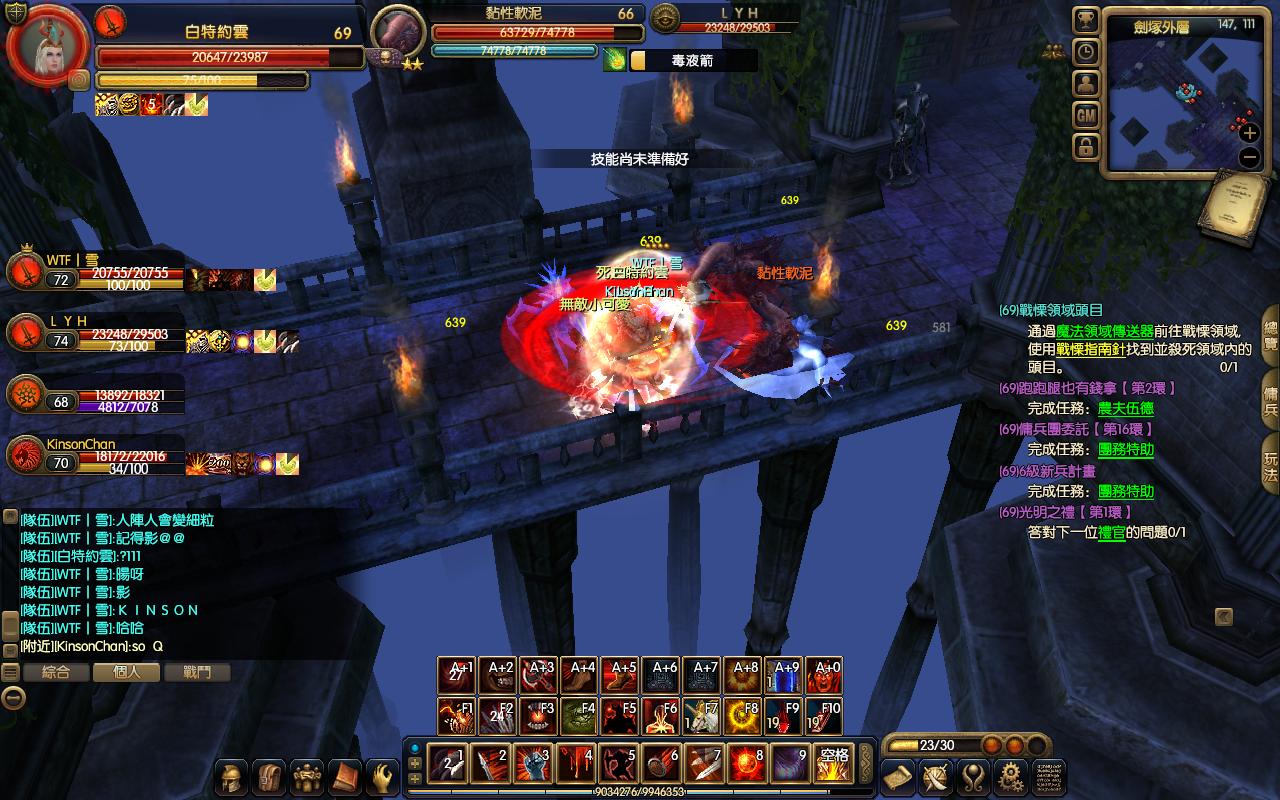The width and height of the screenshot is (1280, 800).
Task: Toggle the padlock button beside the minimap
Action: point(1086,148)
